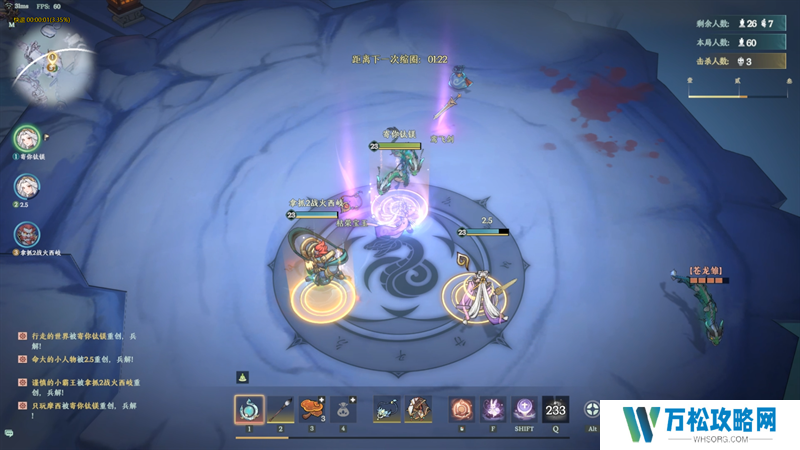Activate the blue spirit beast skill icon
Viewport: 800px width, 450px height.
(x=387, y=409)
